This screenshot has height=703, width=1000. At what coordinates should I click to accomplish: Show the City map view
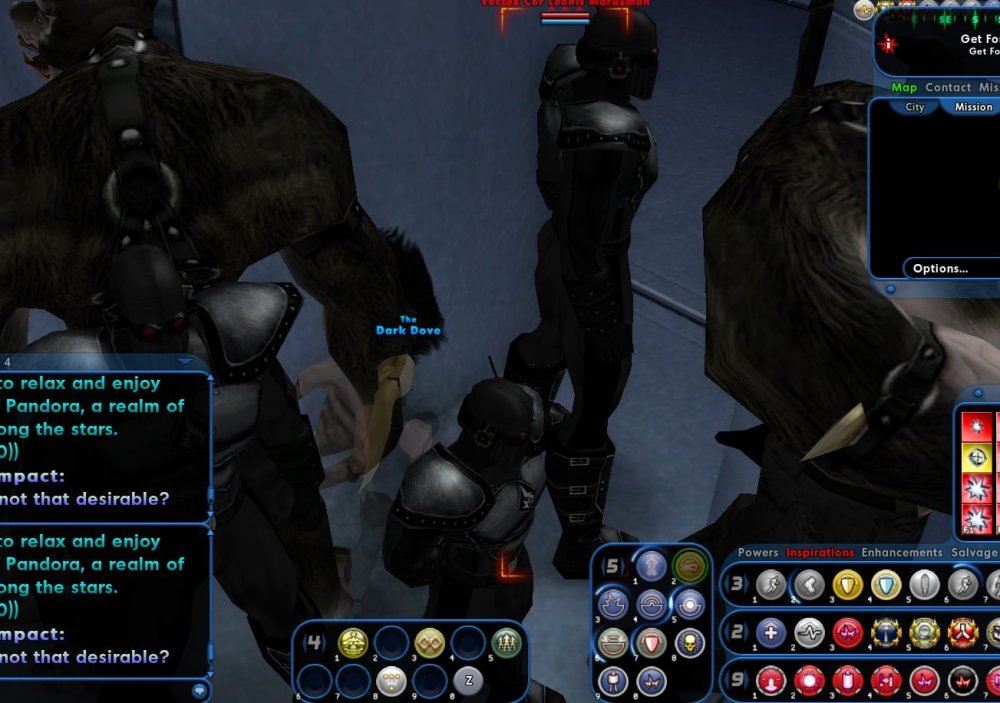pos(914,107)
